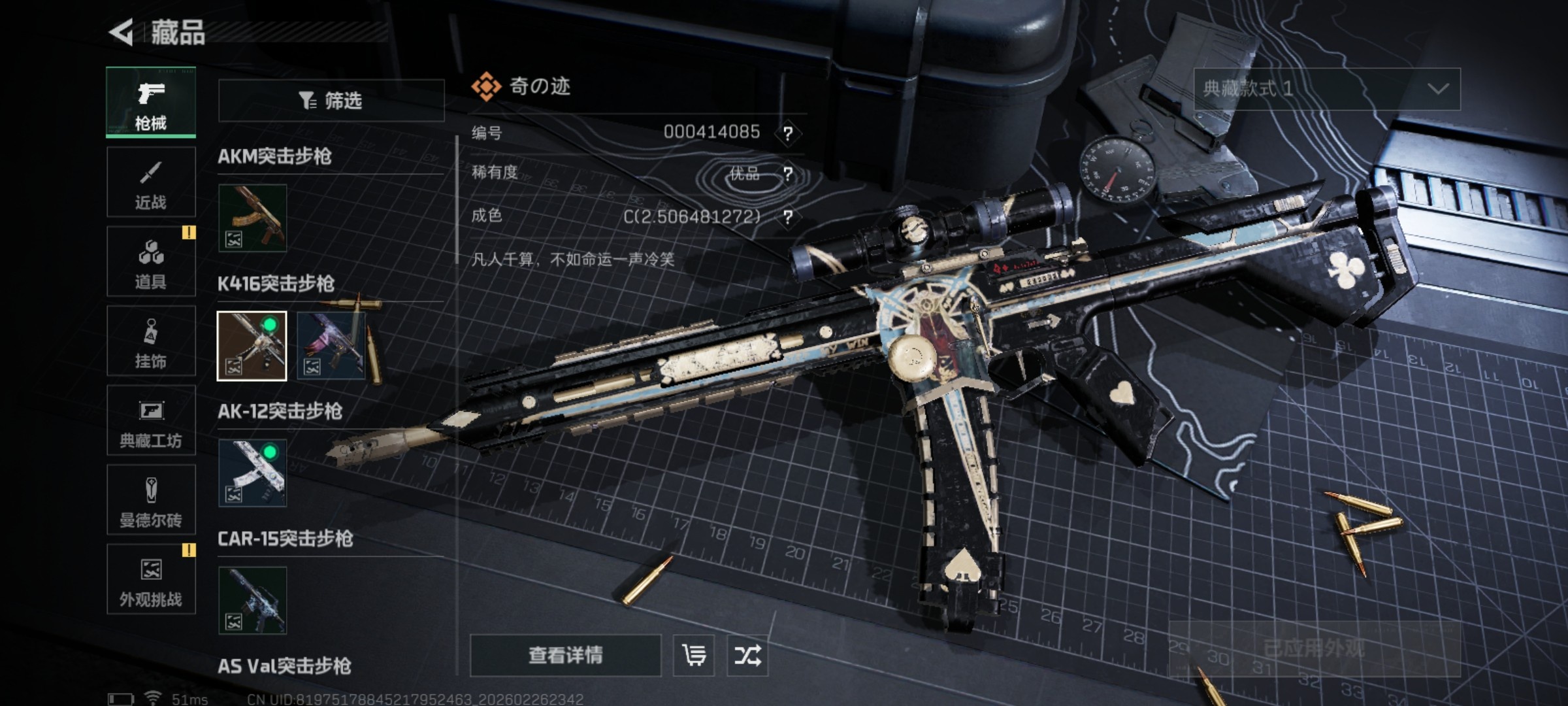Select the CAR-15 skin thumbnail

tap(252, 600)
